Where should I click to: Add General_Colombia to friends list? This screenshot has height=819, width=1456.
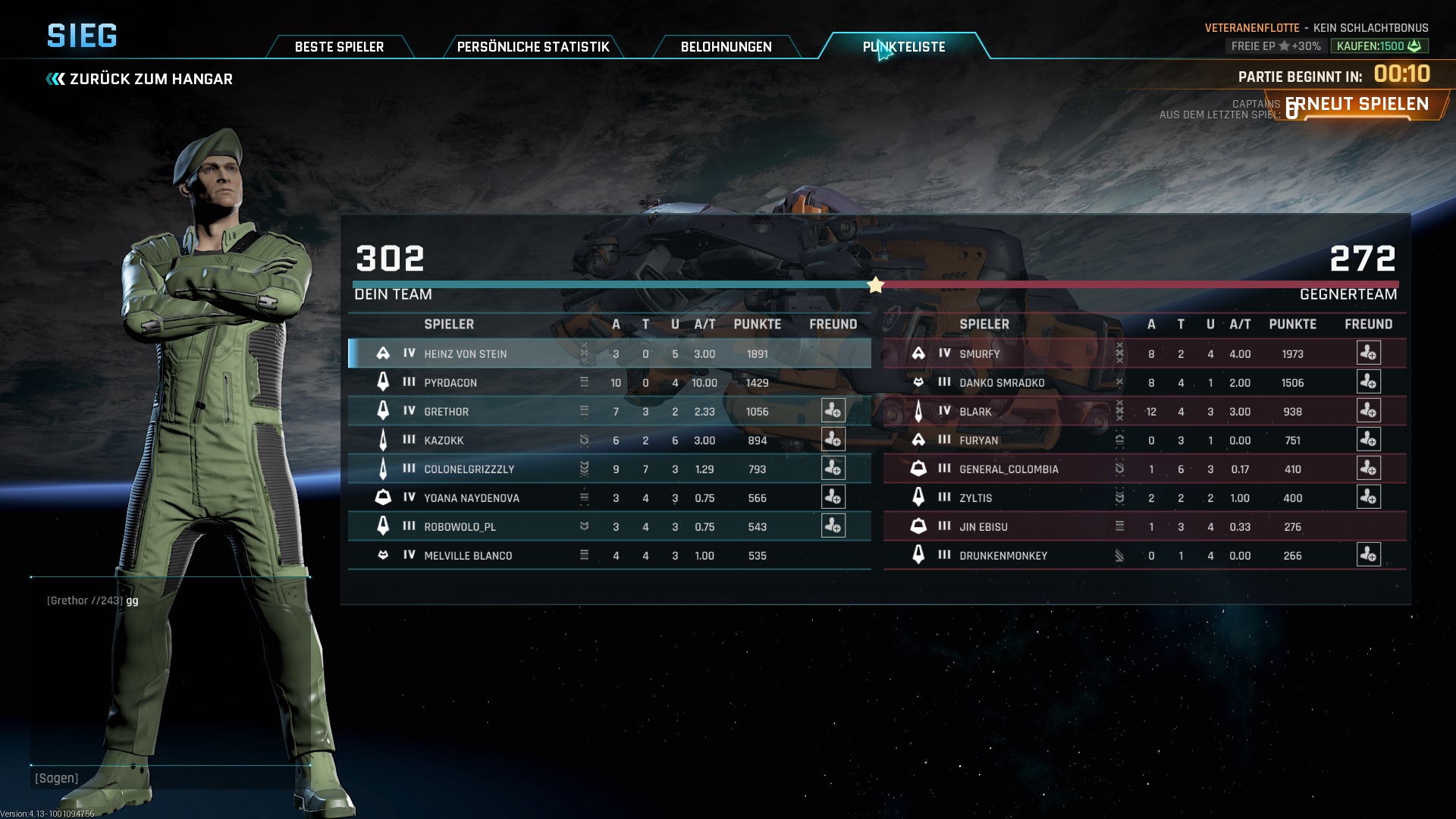(1368, 469)
